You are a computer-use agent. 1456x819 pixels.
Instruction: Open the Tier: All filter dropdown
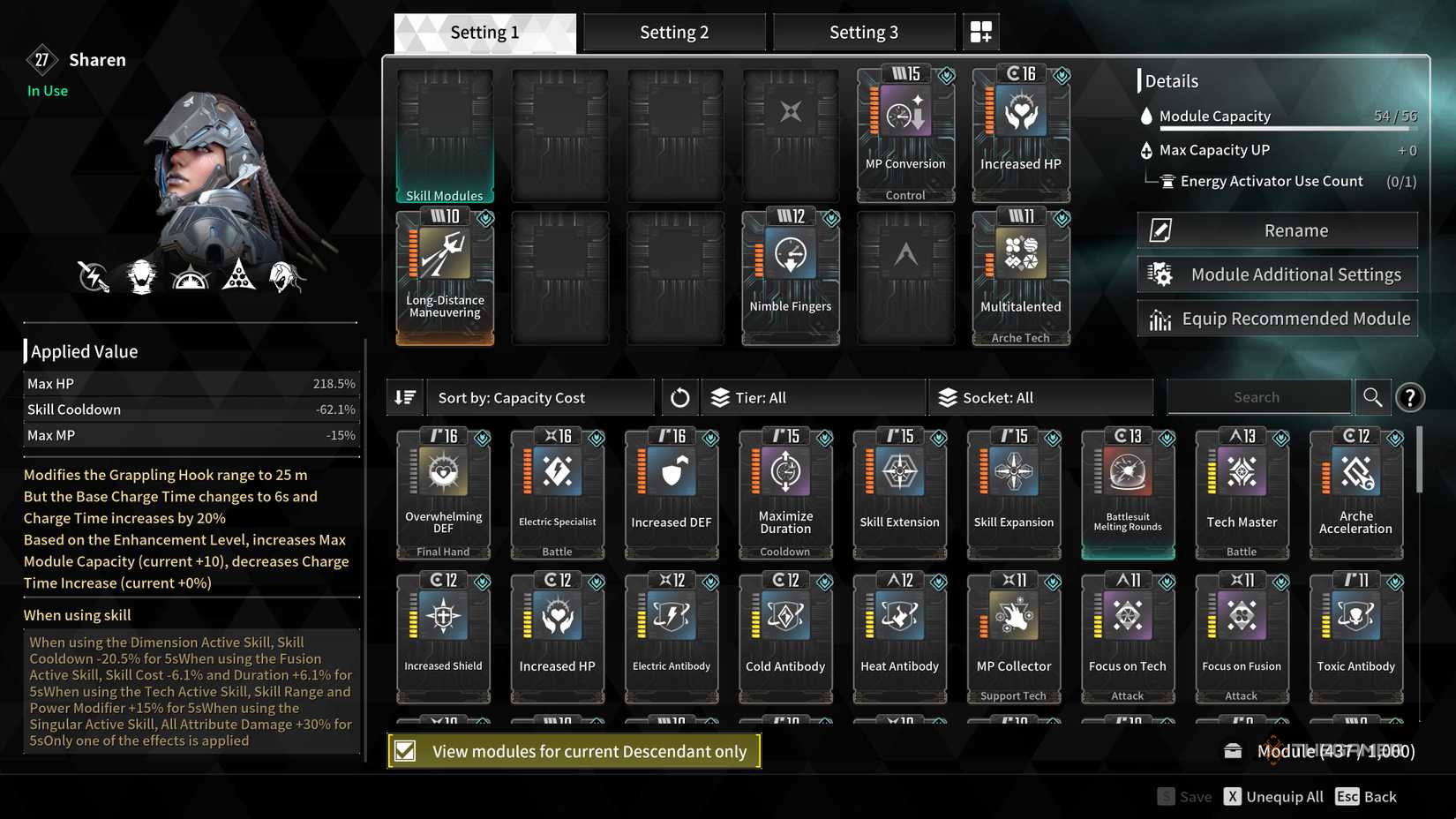812,397
